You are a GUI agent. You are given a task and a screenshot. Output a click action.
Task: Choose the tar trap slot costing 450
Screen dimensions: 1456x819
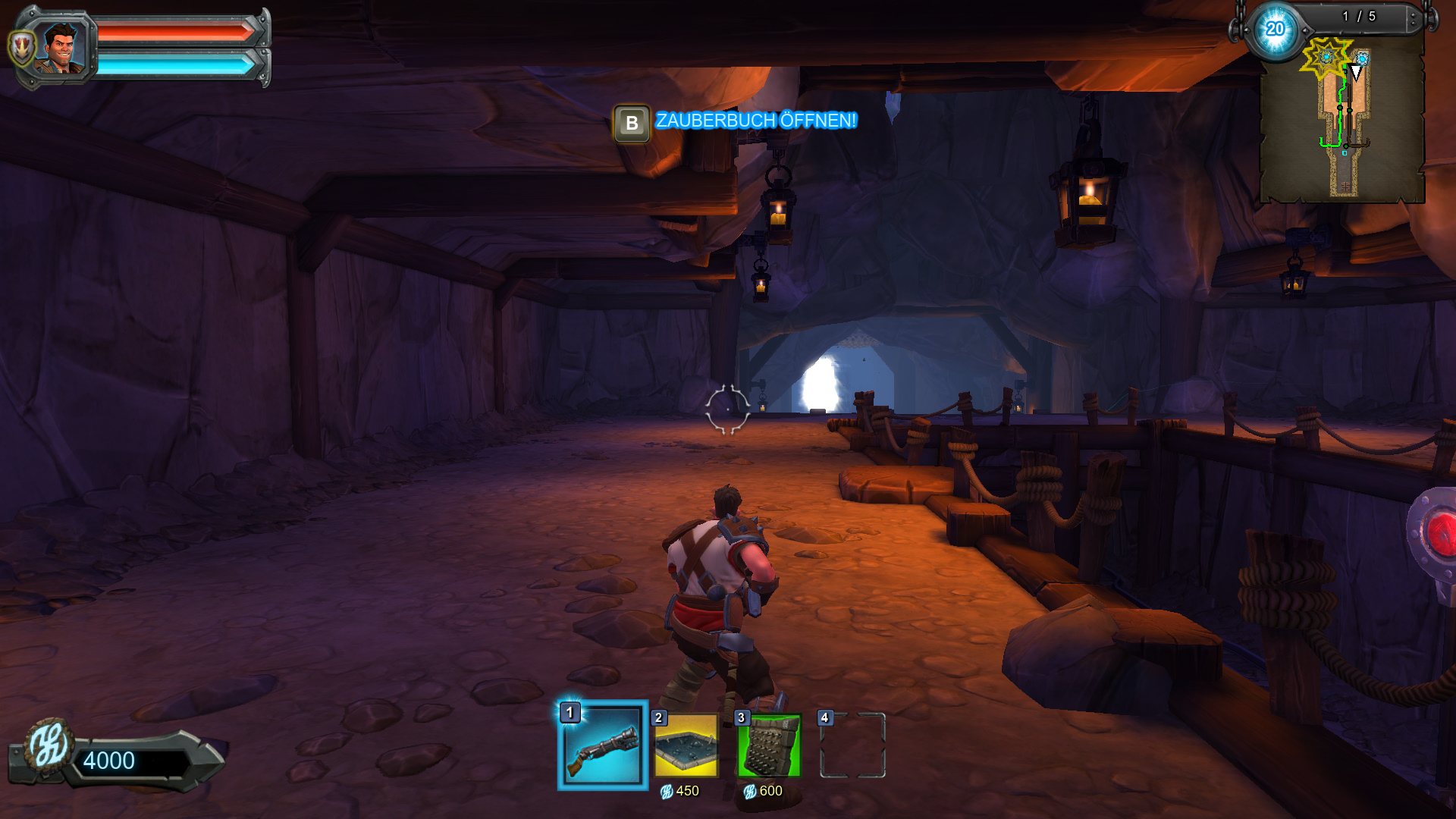[686, 745]
